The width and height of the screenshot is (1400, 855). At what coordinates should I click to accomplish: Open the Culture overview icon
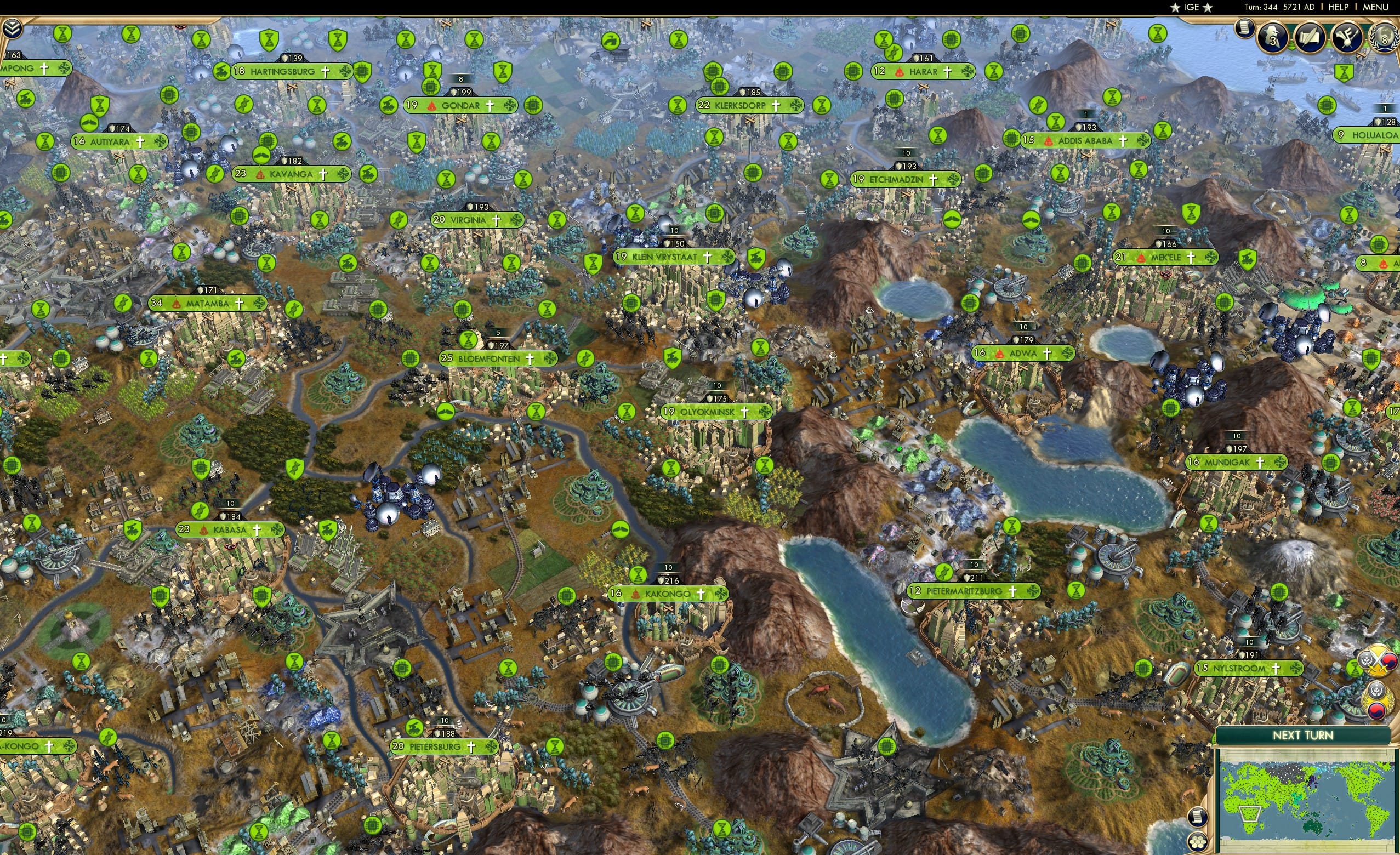pyautogui.click(x=1347, y=38)
